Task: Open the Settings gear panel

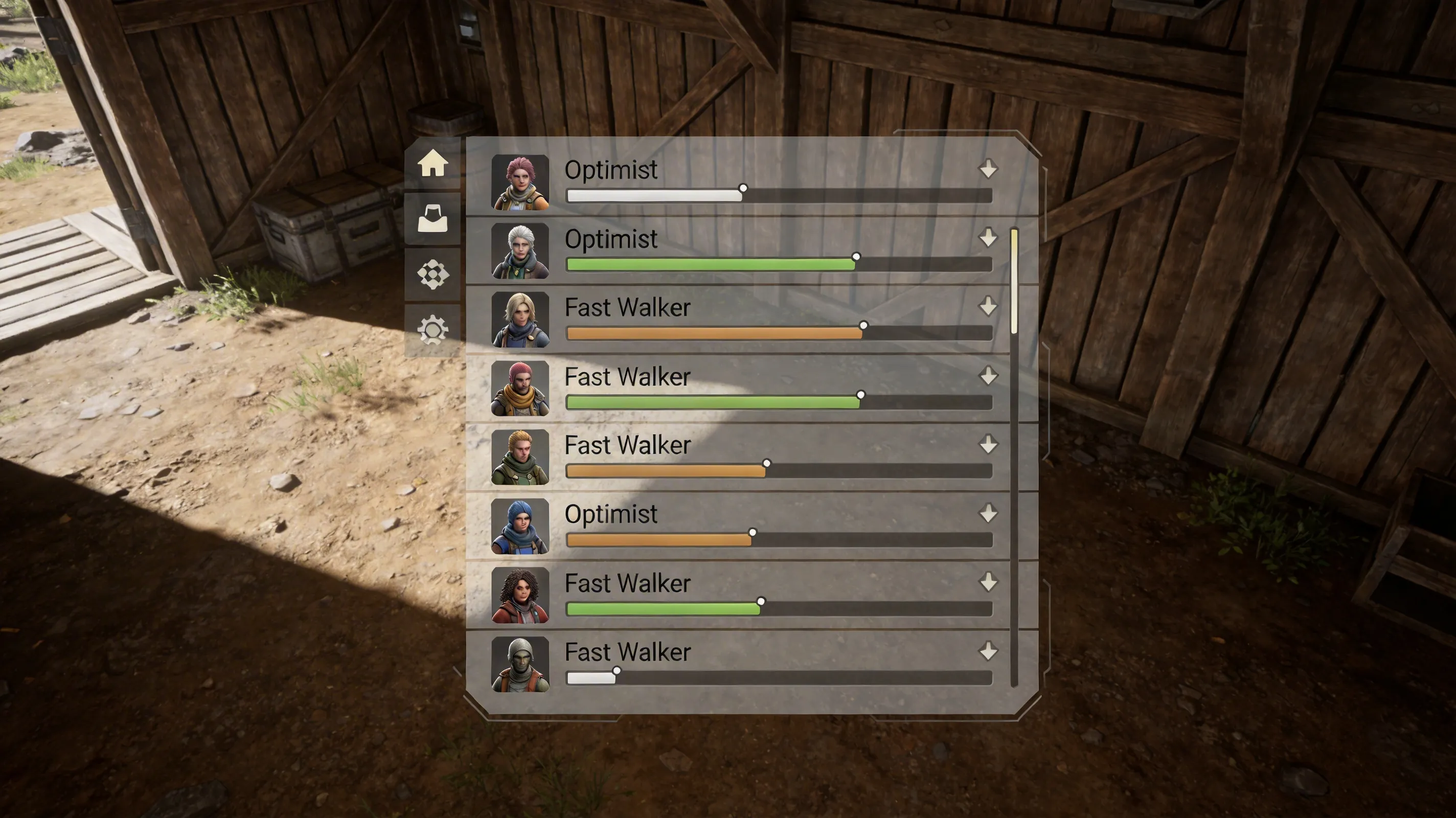Action: pos(433,327)
